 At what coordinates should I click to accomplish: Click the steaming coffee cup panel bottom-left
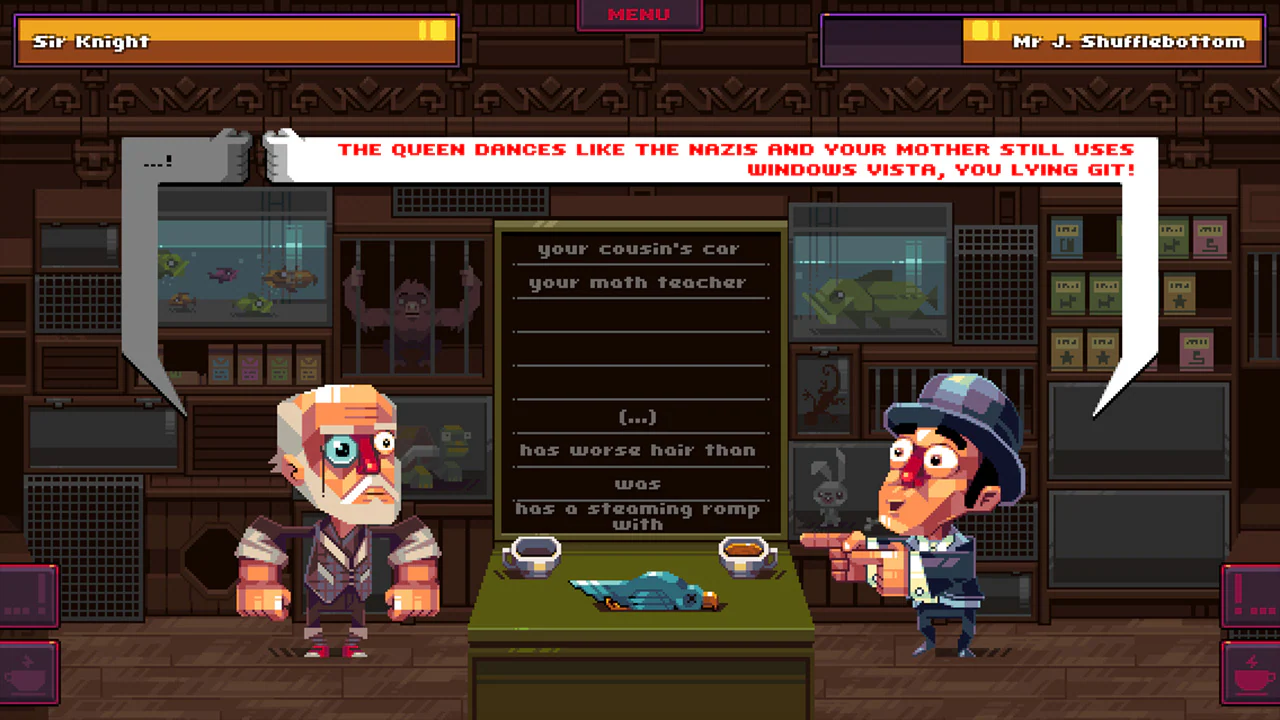point(27,672)
